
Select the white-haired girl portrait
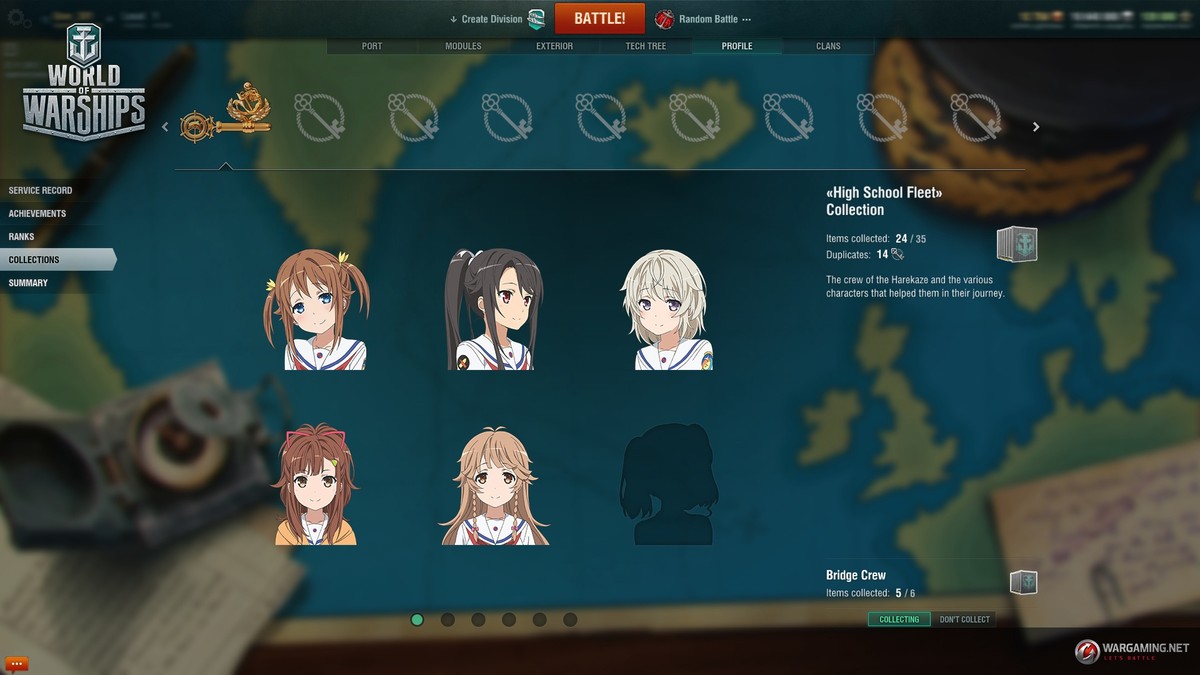668,310
